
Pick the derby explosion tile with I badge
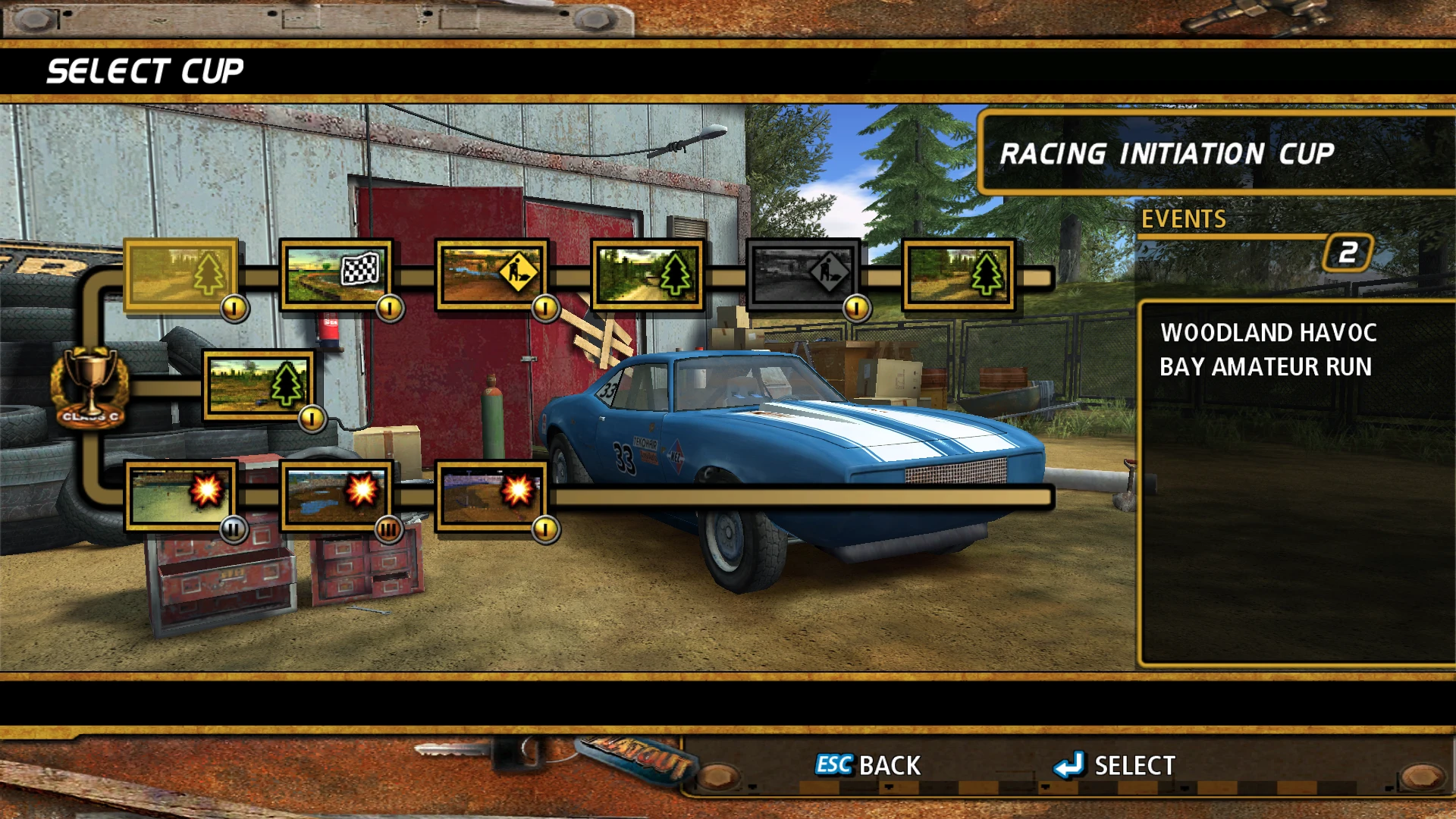(491, 495)
